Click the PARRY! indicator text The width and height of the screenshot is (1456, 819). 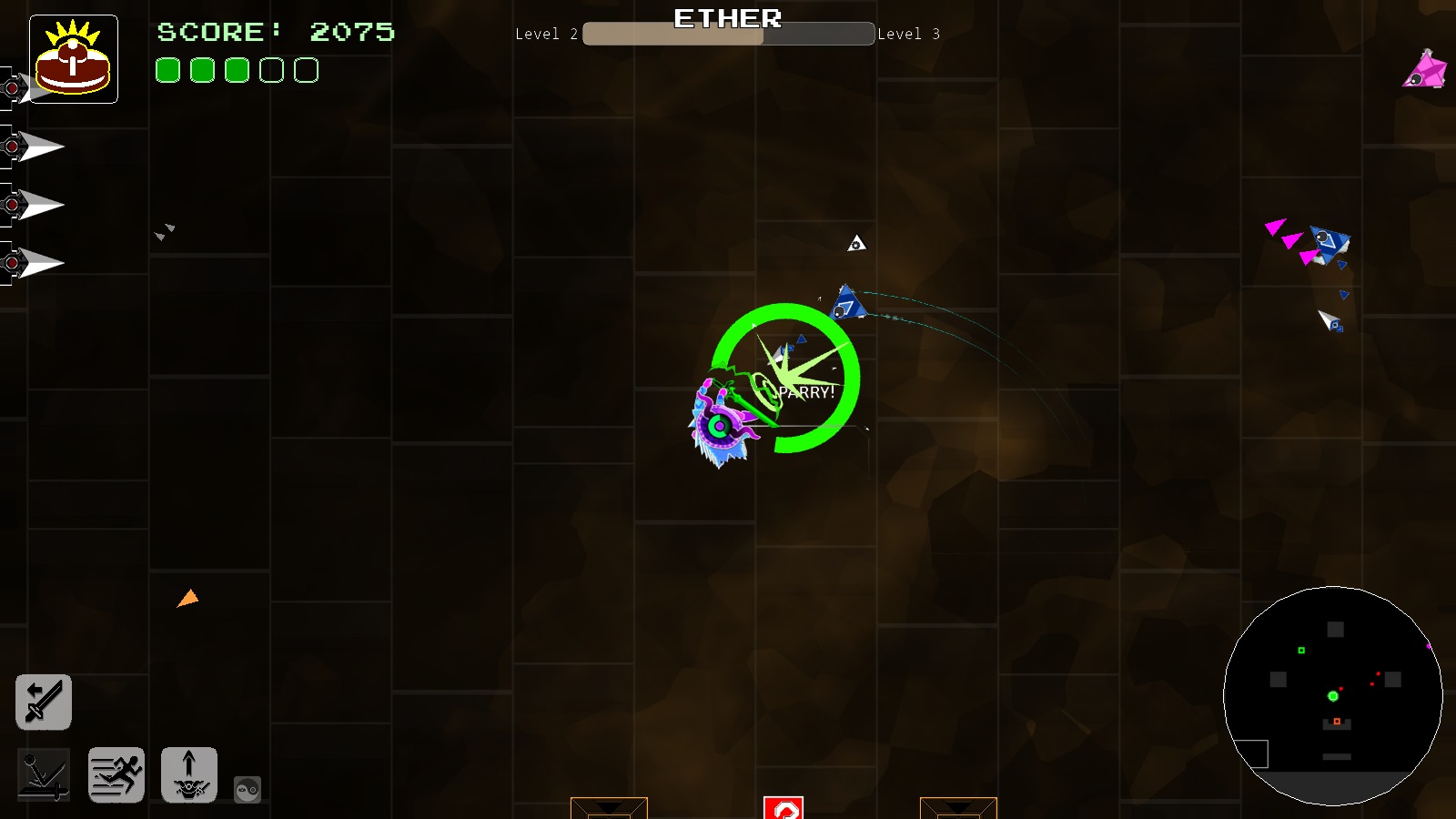tap(804, 393)
